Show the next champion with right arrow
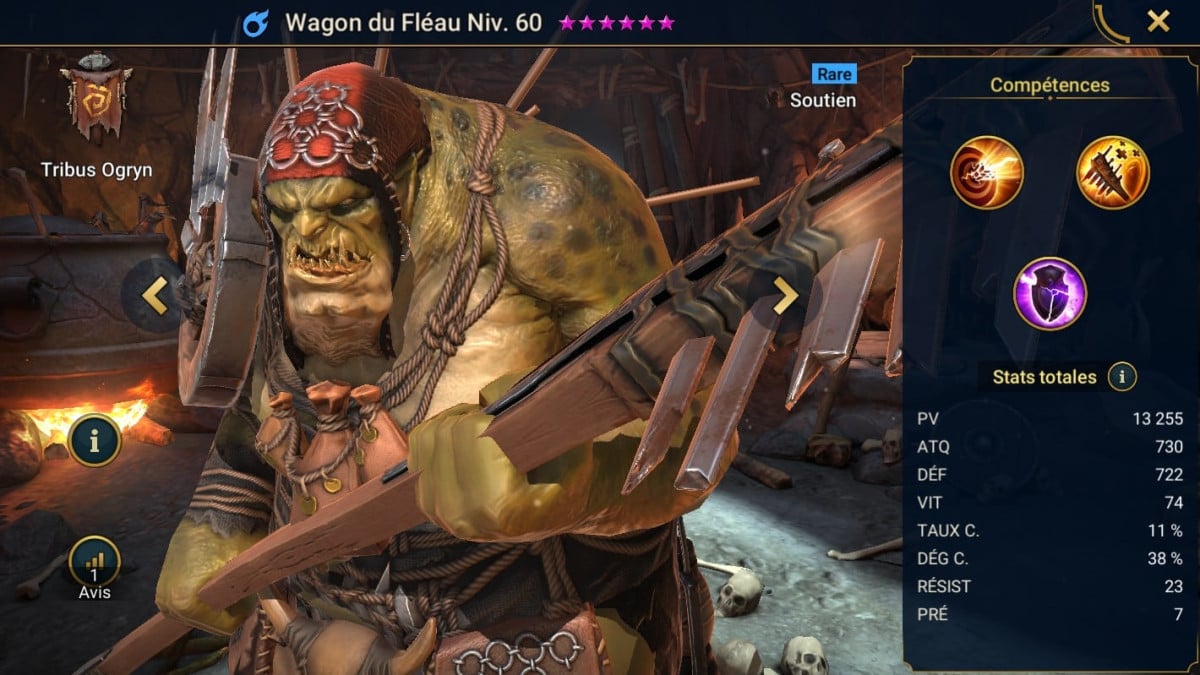 (x=786, y=295)
